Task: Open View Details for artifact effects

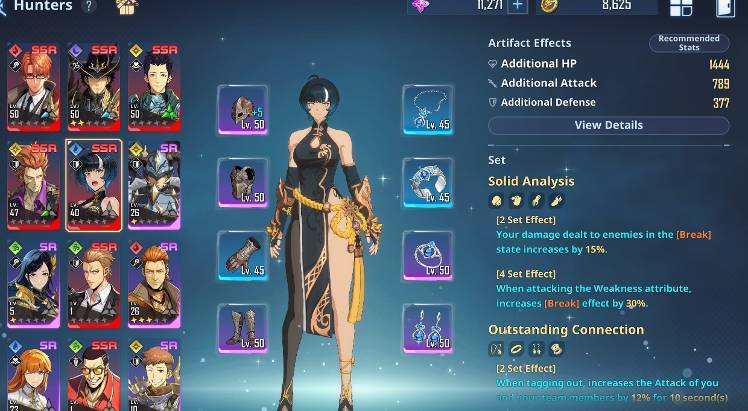Action: coord(608,125)
